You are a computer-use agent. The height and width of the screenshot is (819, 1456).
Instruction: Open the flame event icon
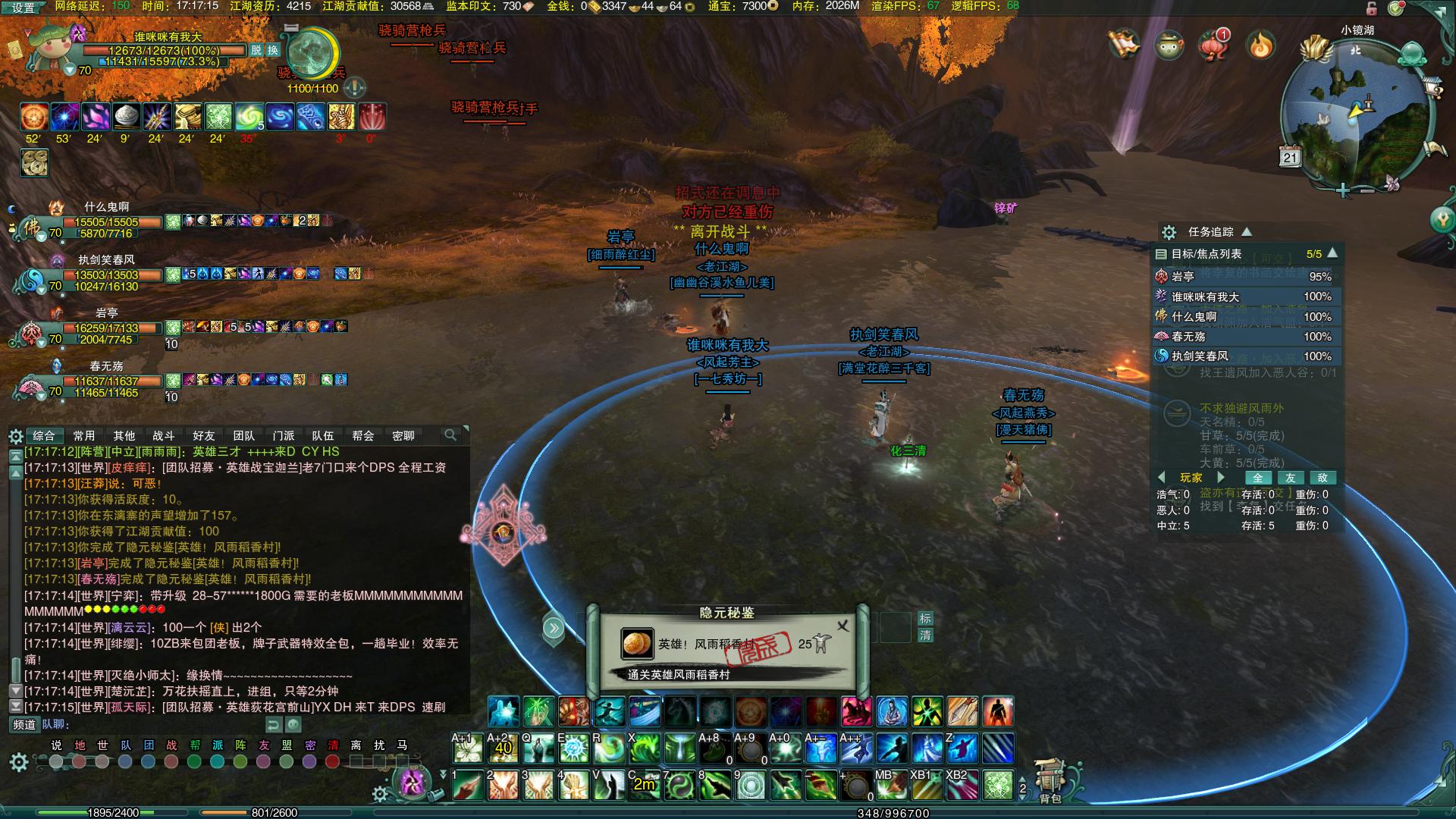[x=1261, y=45]
